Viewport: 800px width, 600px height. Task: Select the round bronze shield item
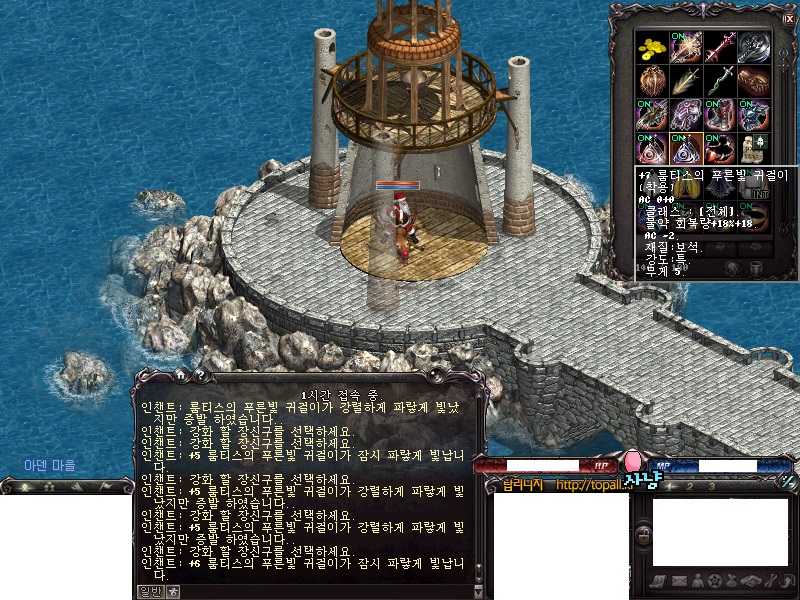coord(654,80)
